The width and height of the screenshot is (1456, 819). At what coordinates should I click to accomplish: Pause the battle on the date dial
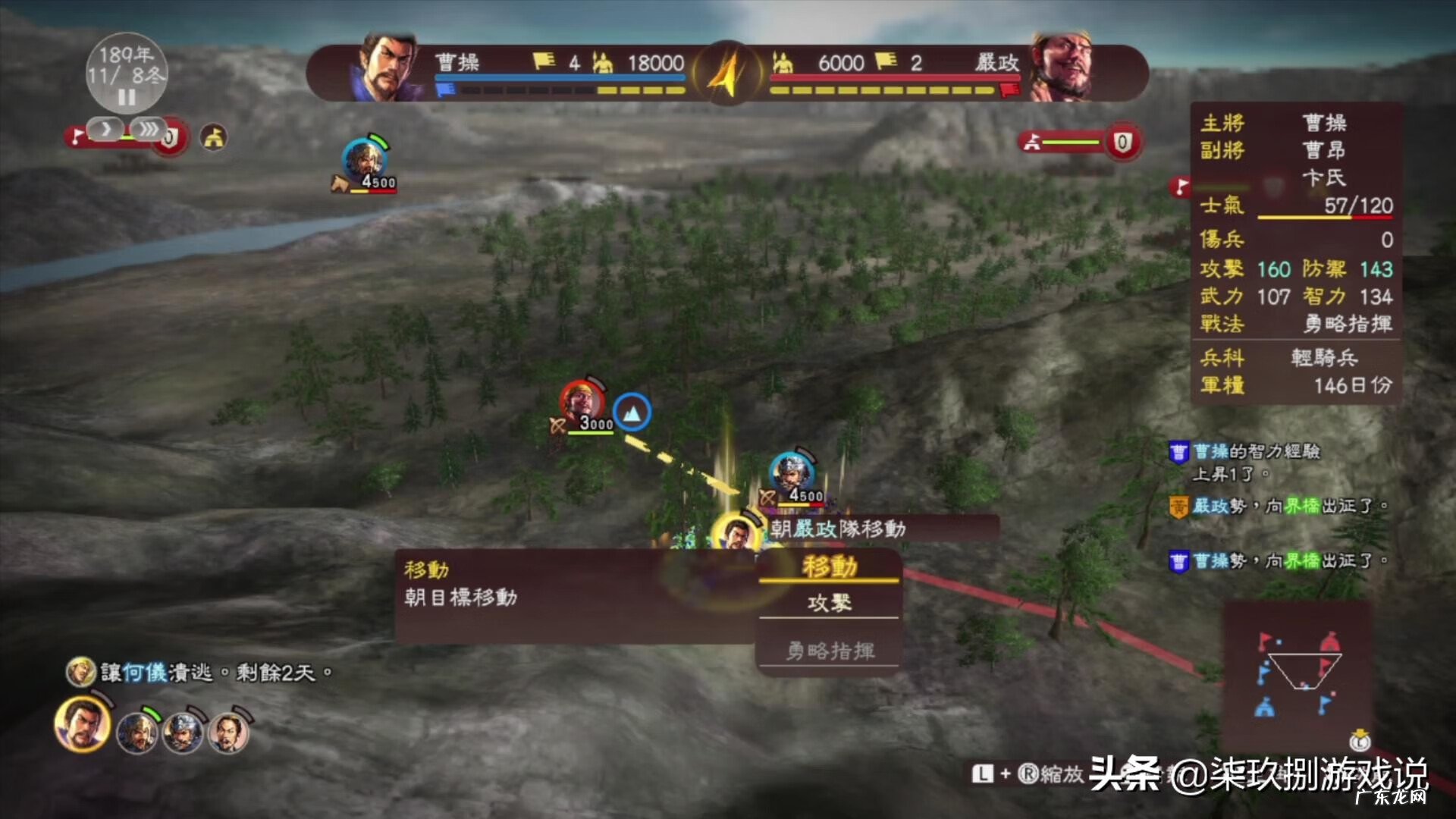click(126, 97)
